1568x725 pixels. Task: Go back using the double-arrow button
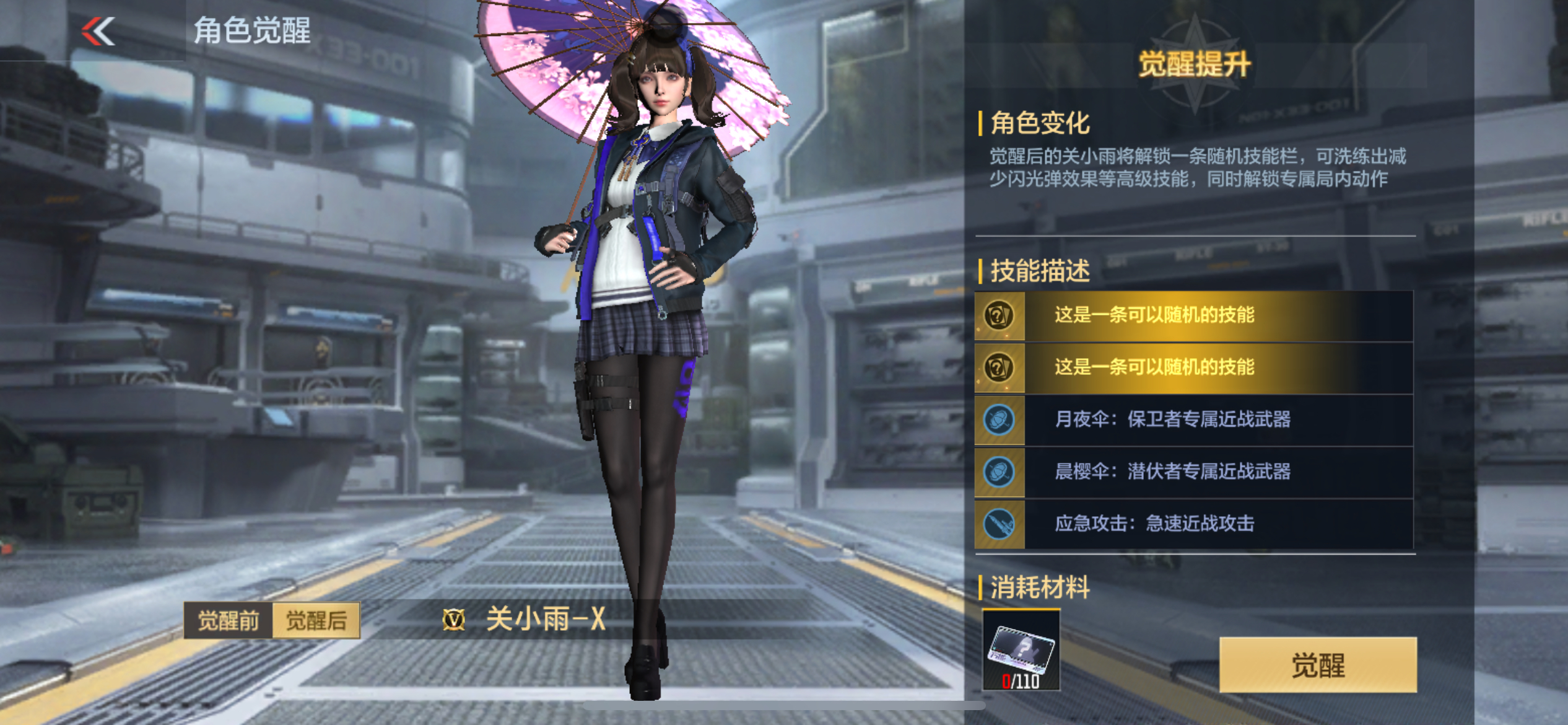(x=98, y=31)
